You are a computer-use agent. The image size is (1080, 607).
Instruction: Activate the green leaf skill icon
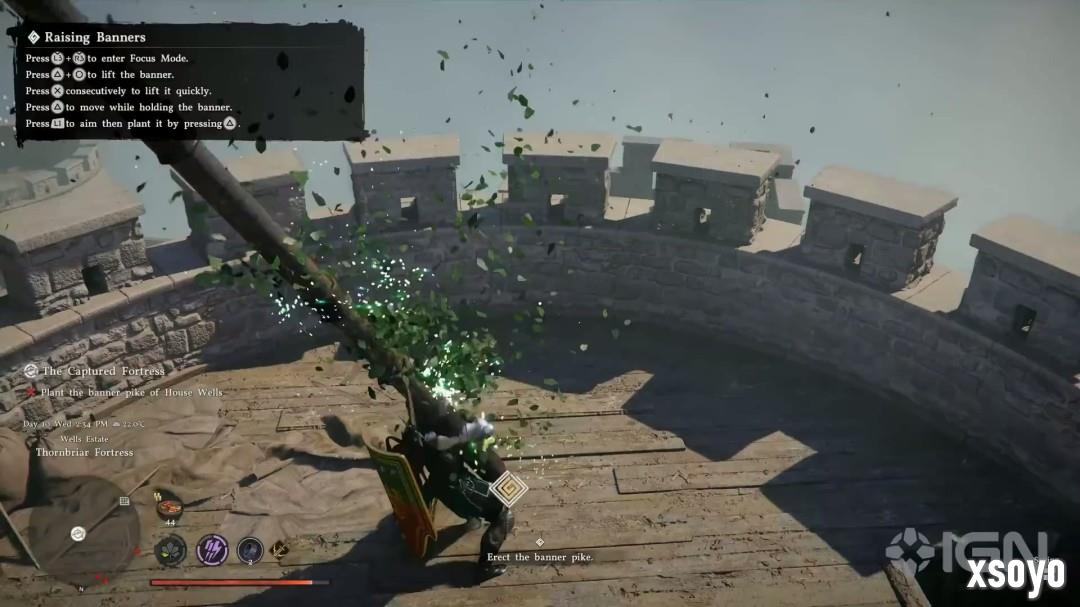(170, 549)
